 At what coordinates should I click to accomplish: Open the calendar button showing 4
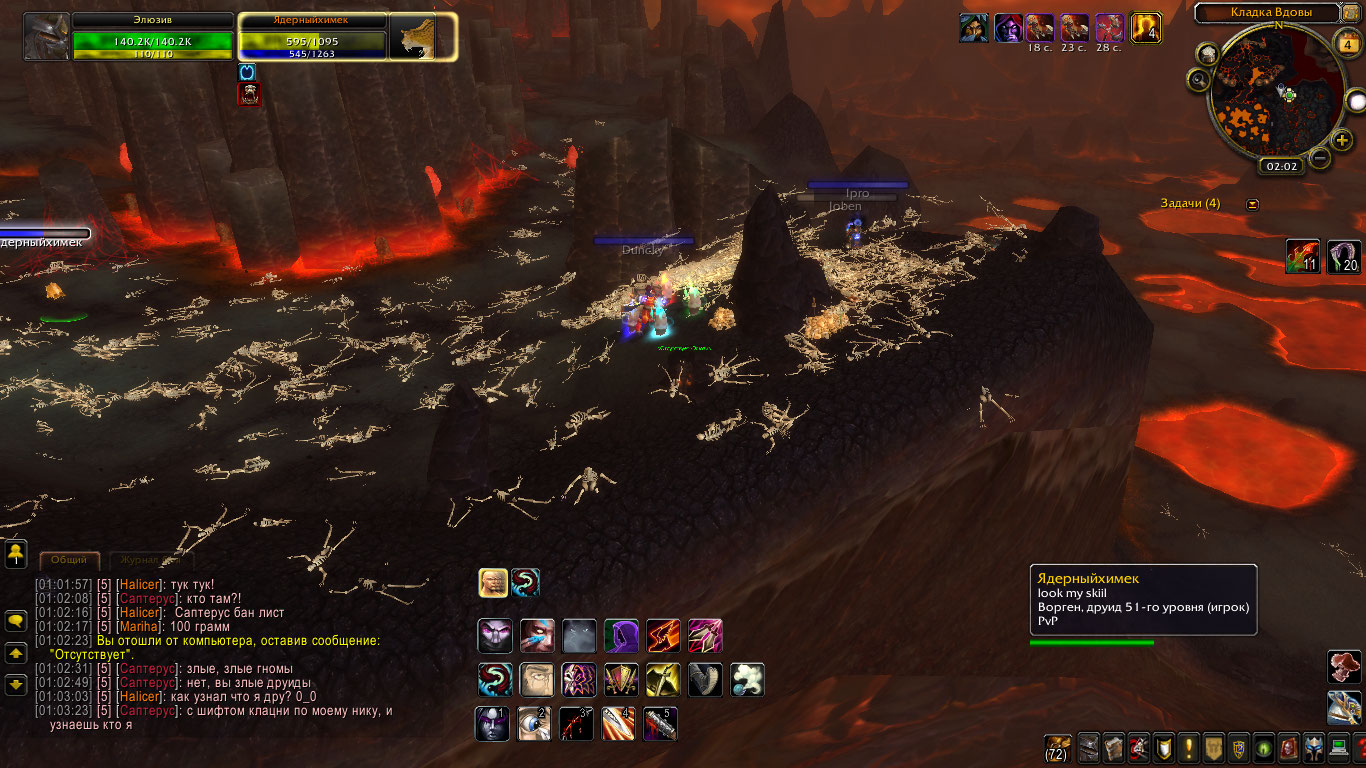point(1348,44)
